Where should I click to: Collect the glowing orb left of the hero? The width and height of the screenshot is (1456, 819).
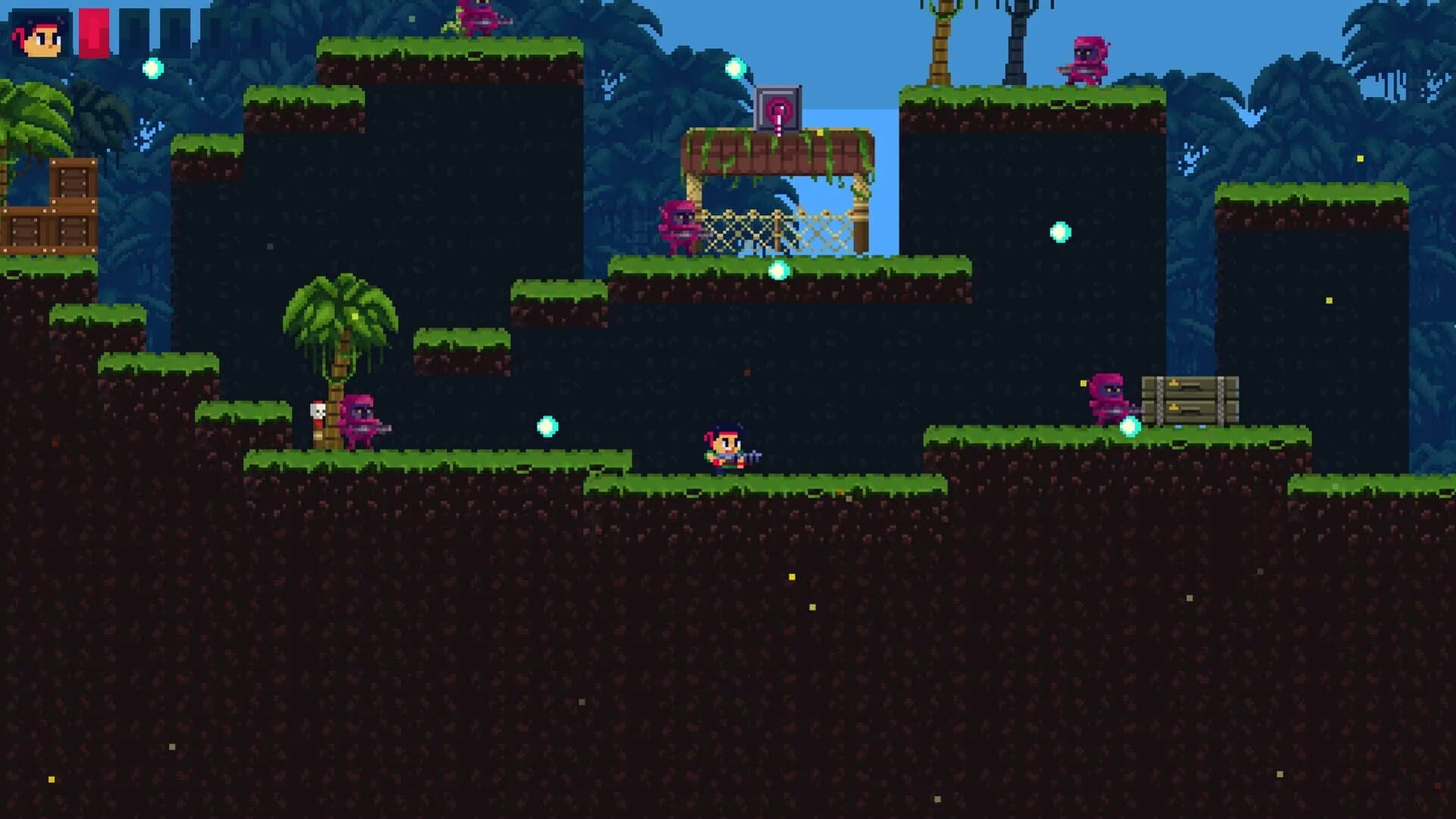[x=548, y=425]
